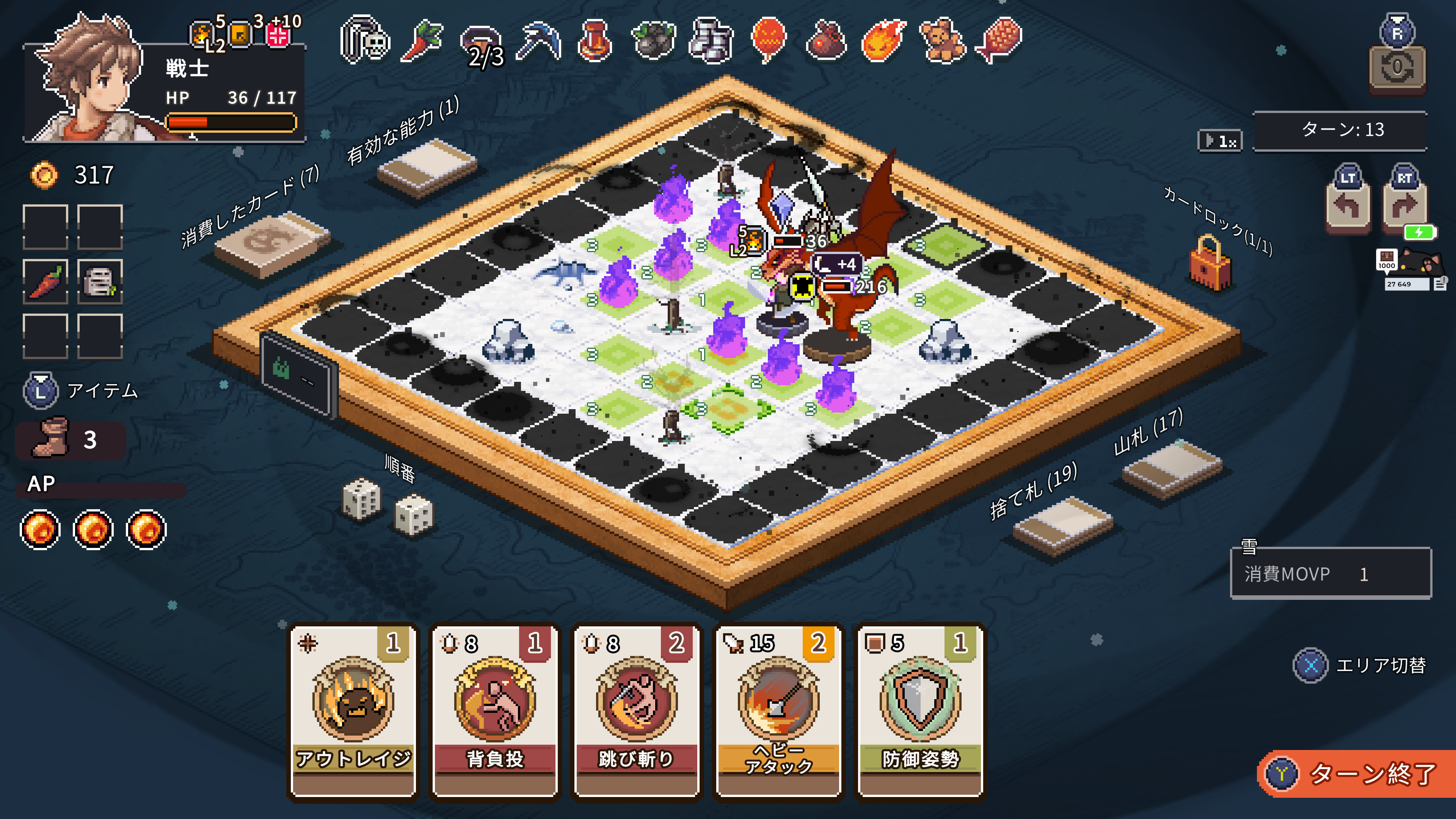Screen dimensions: 1456x819
Task: Select the red chili pepper item slot
Action: pyautogui.click(x=46, y=281)
